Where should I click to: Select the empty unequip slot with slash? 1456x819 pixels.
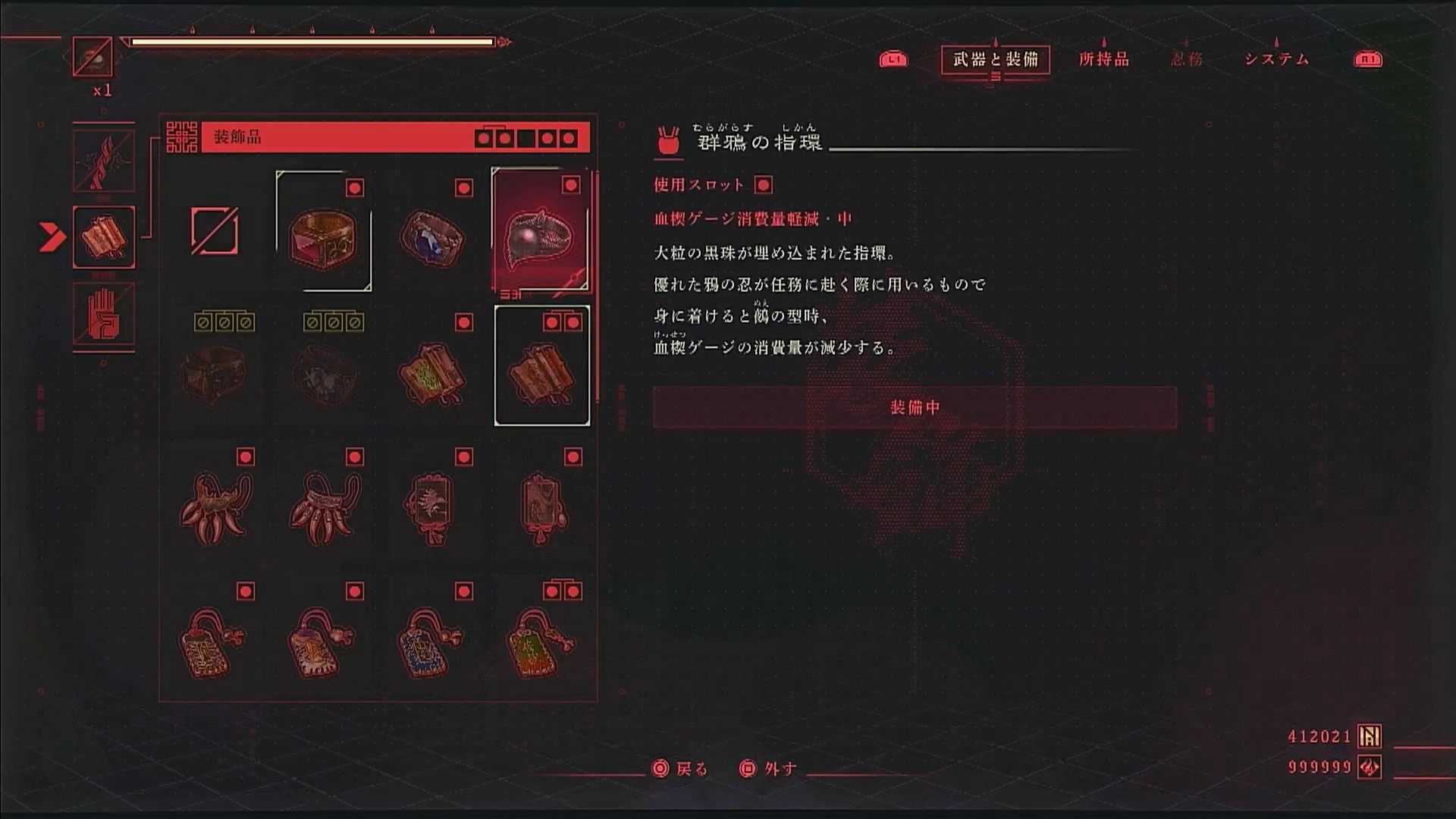(215, 231)
